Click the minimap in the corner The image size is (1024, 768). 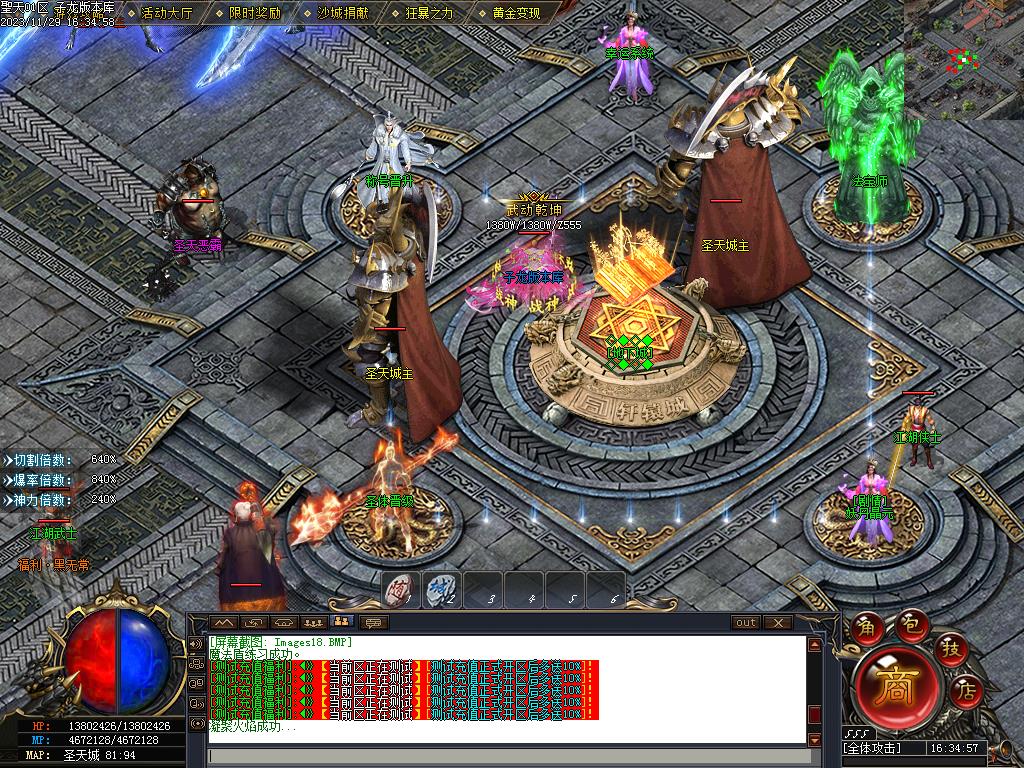(x=963, y=60)
